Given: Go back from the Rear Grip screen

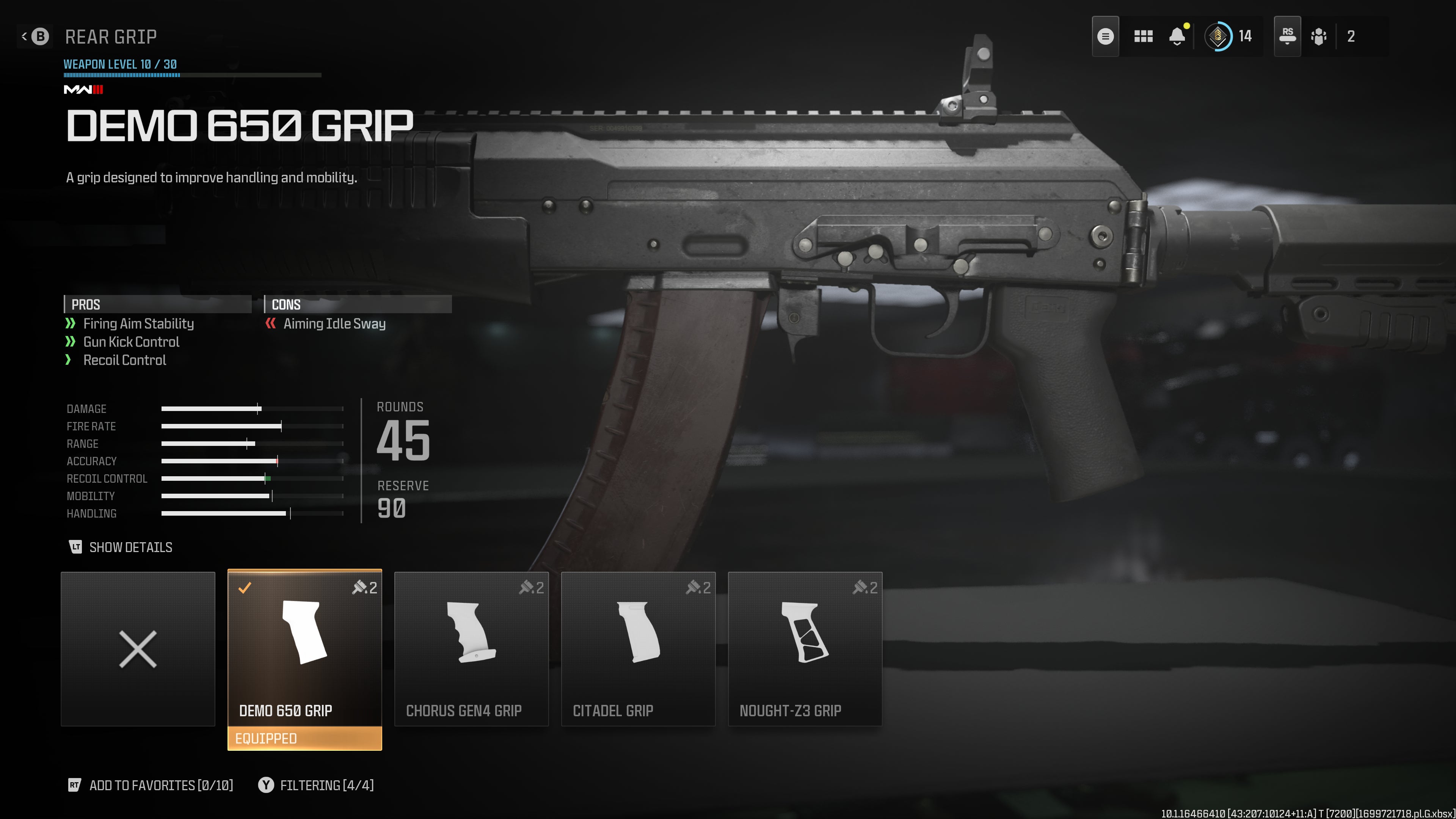Looking at the screenshot, I should coord(35,37).
